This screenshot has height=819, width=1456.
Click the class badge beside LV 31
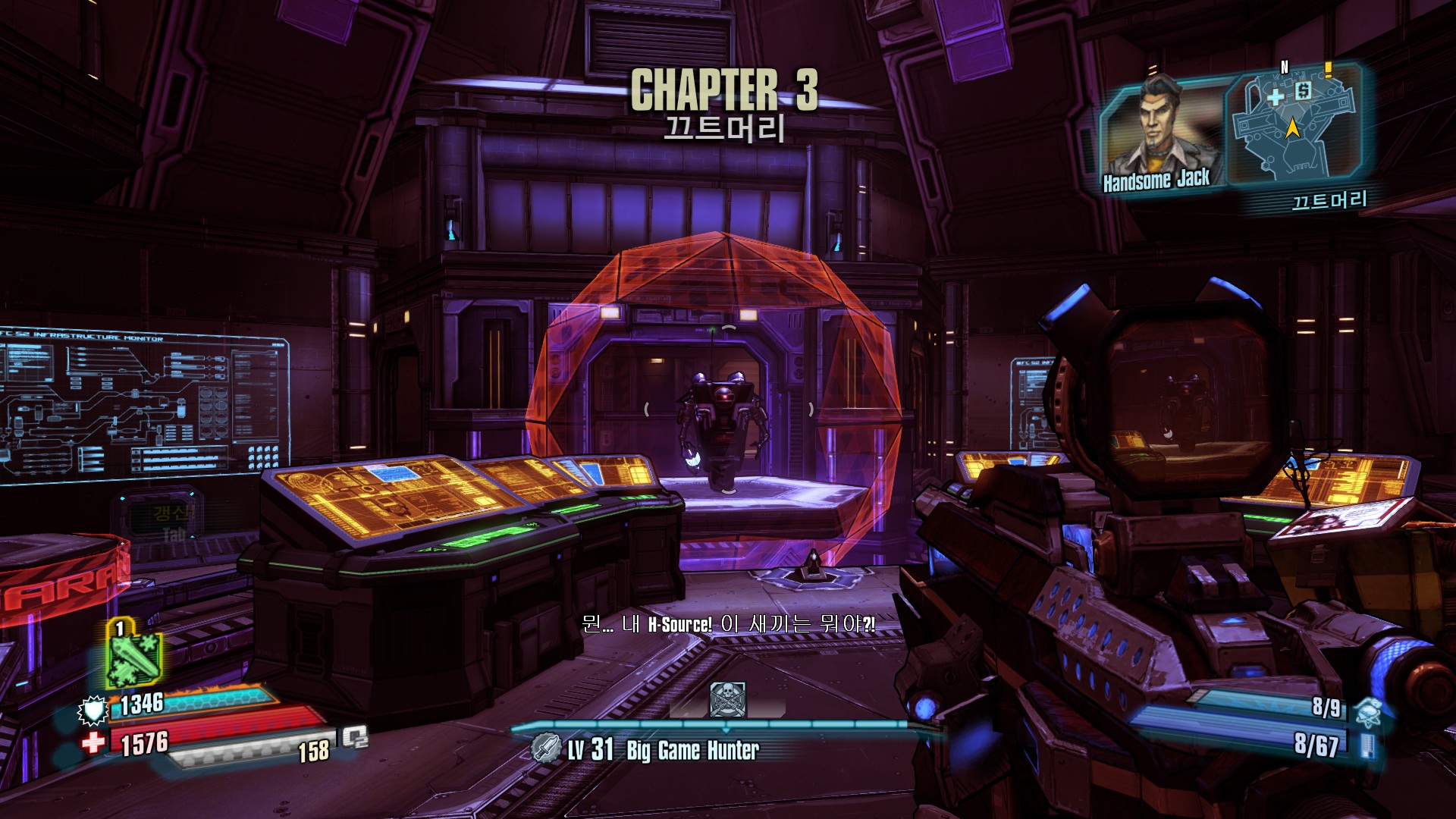[x=545, y=748]
